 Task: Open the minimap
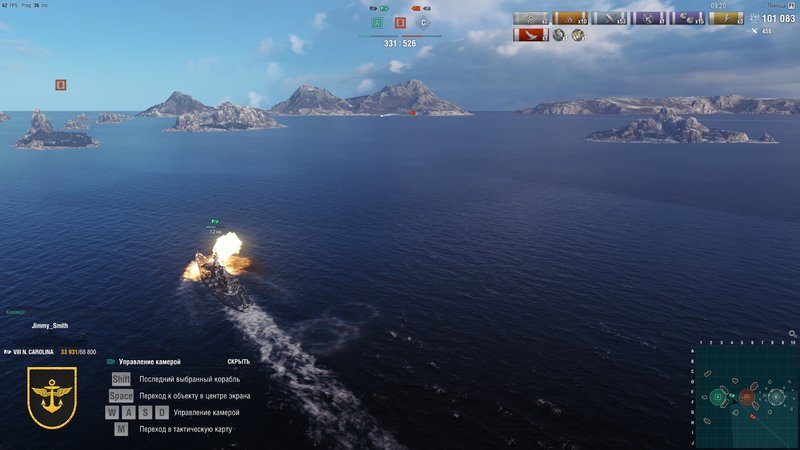[746, 397]
